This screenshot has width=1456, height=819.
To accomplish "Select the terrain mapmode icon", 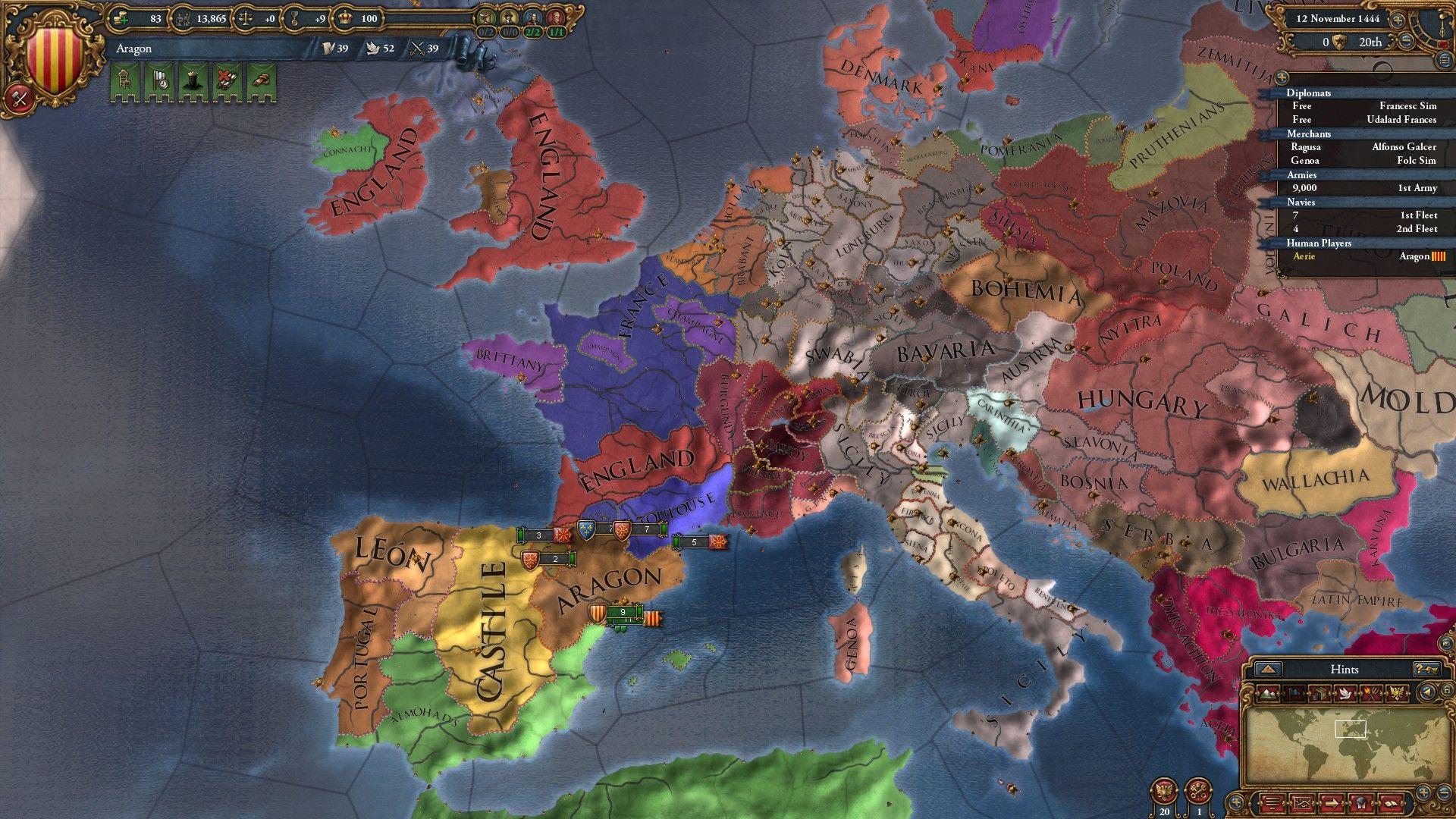I will coord(1267,693).
